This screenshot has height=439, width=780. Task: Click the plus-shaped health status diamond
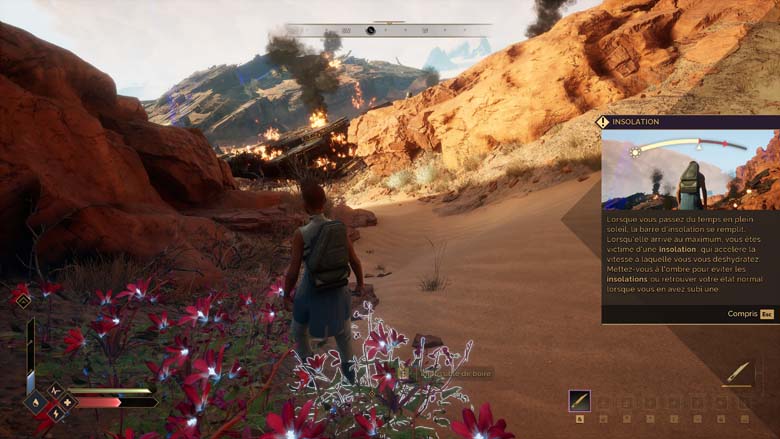pyautogui.click(x=68, y=402)
